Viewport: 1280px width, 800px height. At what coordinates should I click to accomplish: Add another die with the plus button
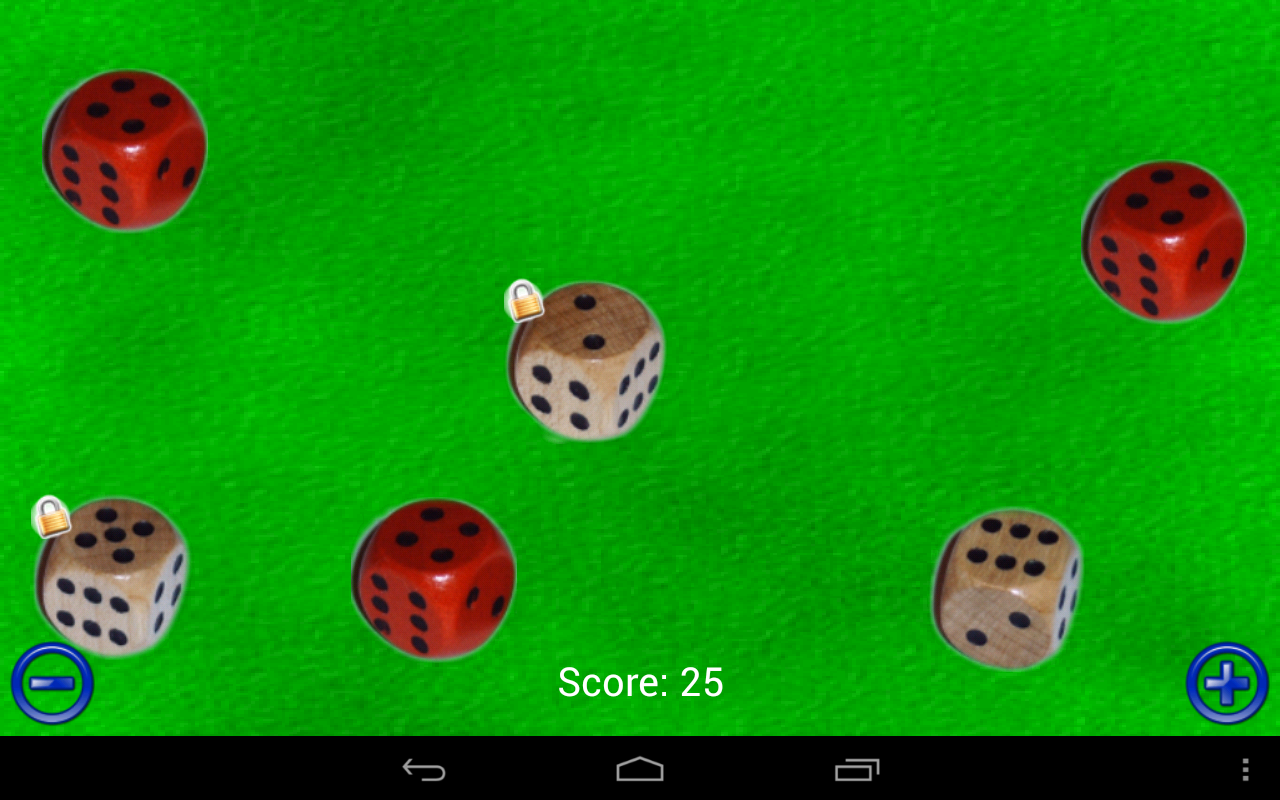[x=1228, y=681]
